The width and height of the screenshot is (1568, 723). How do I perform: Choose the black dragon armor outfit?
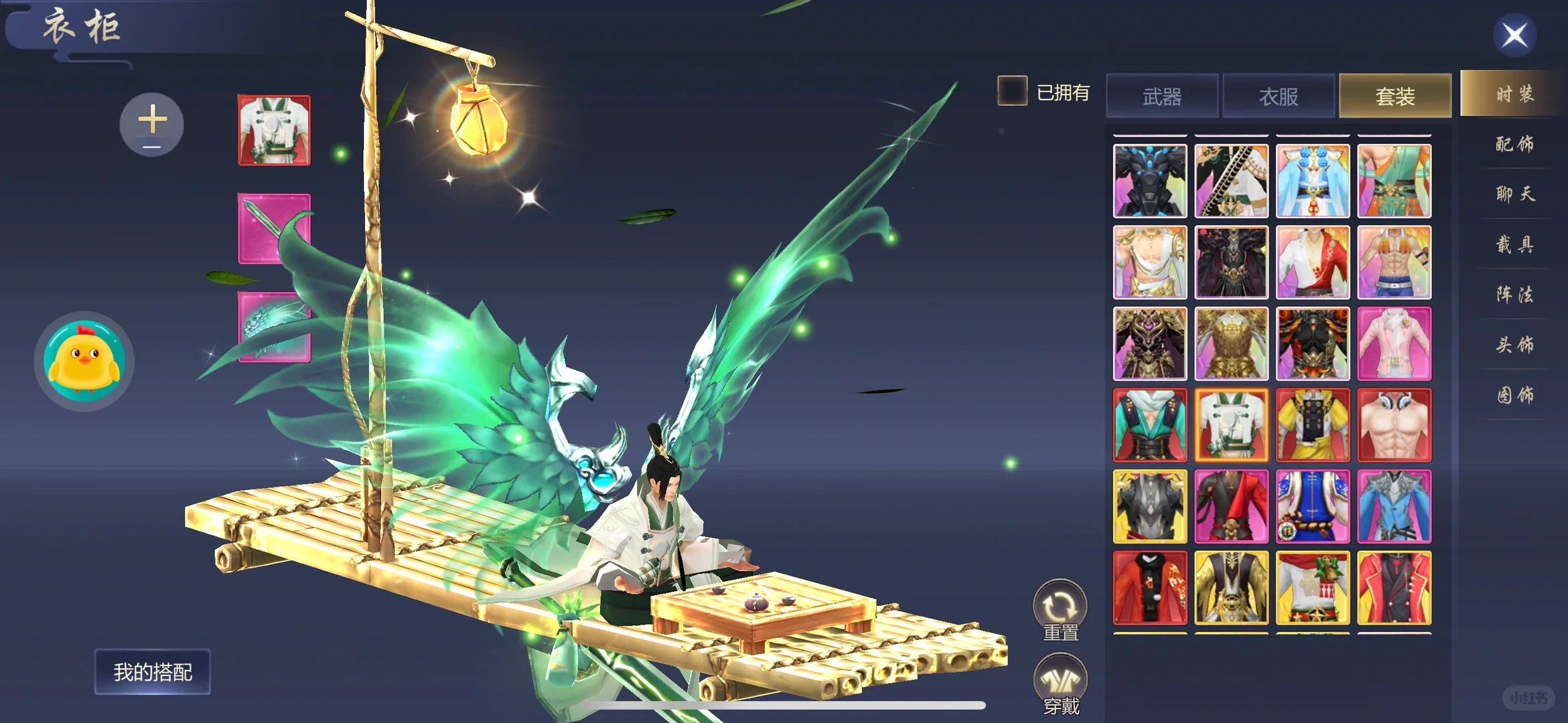pyautogui.click(x=1150, y=181)
